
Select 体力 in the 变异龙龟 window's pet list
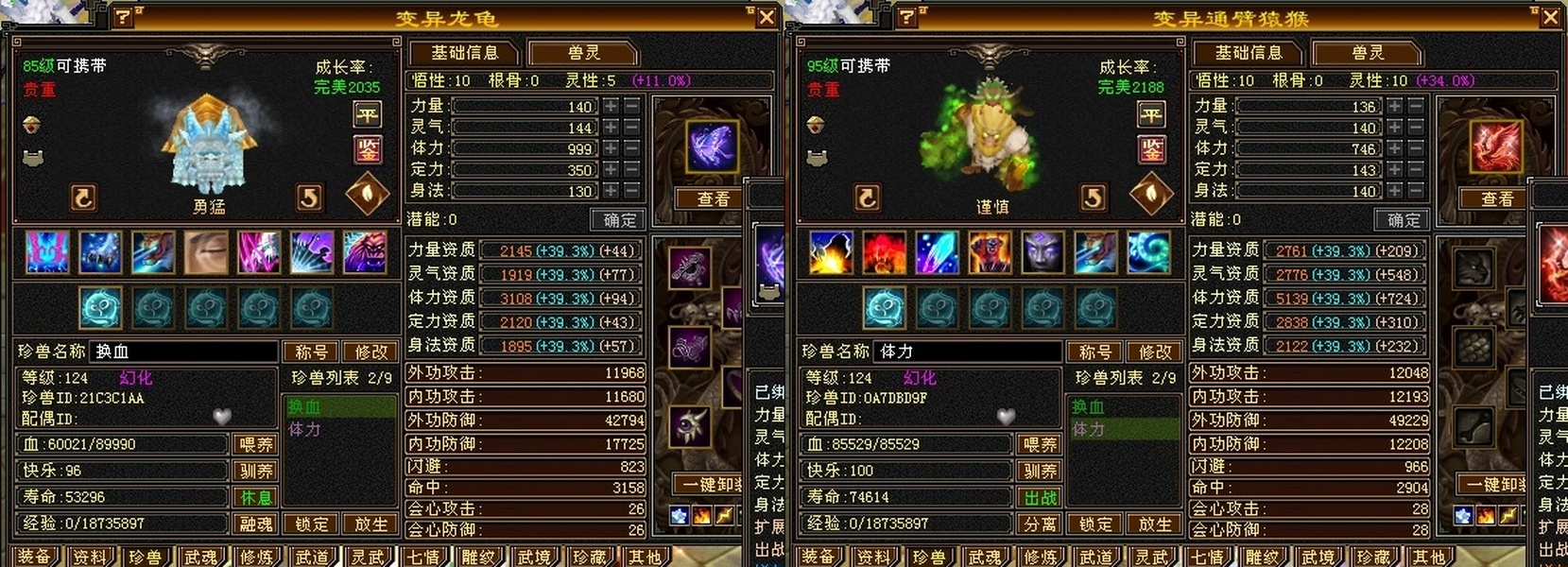[x=304, y=429]
